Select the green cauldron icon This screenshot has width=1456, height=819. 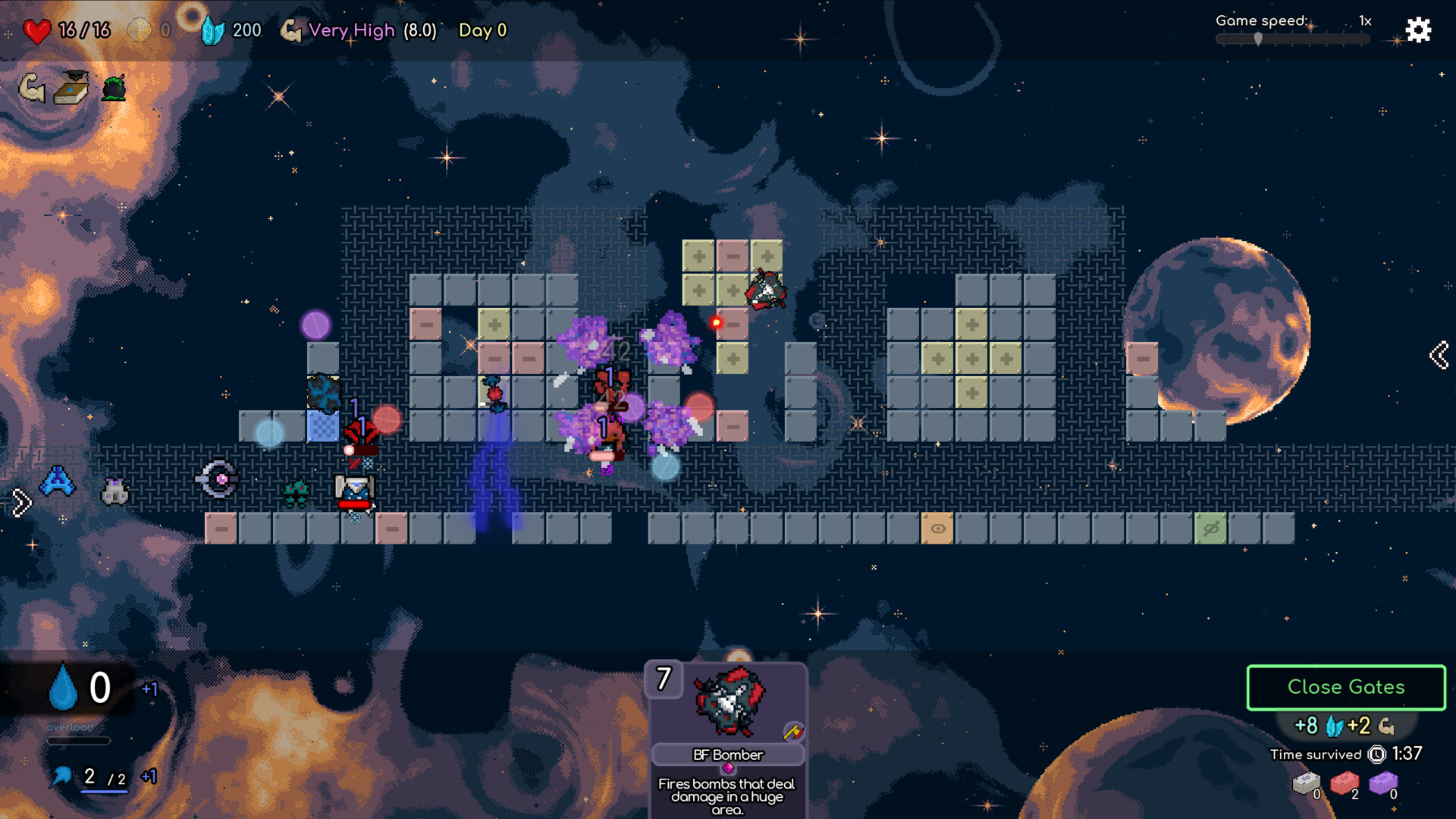tap(115, 89)
